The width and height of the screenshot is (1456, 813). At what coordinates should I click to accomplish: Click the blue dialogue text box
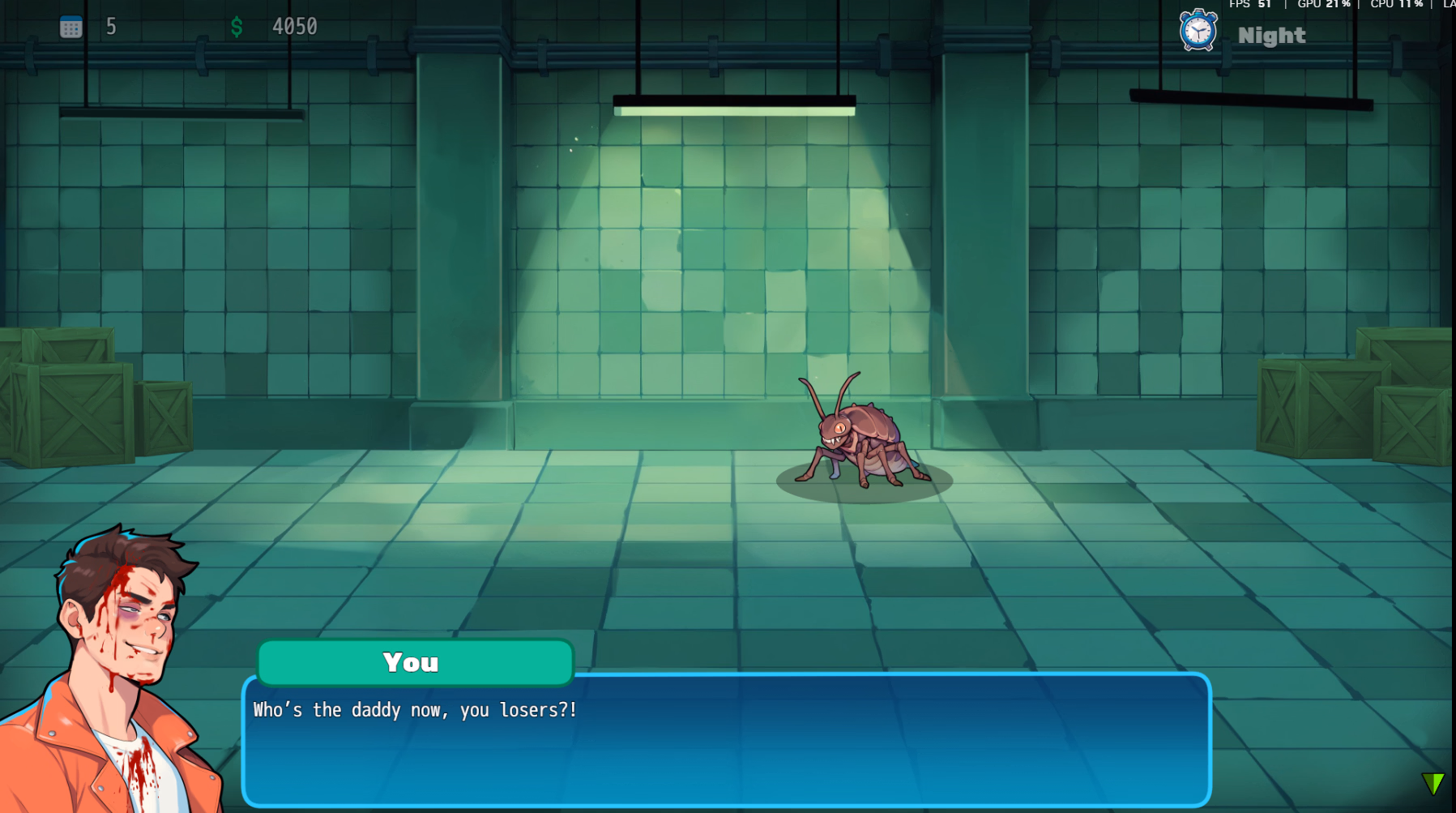coord(726,742)
